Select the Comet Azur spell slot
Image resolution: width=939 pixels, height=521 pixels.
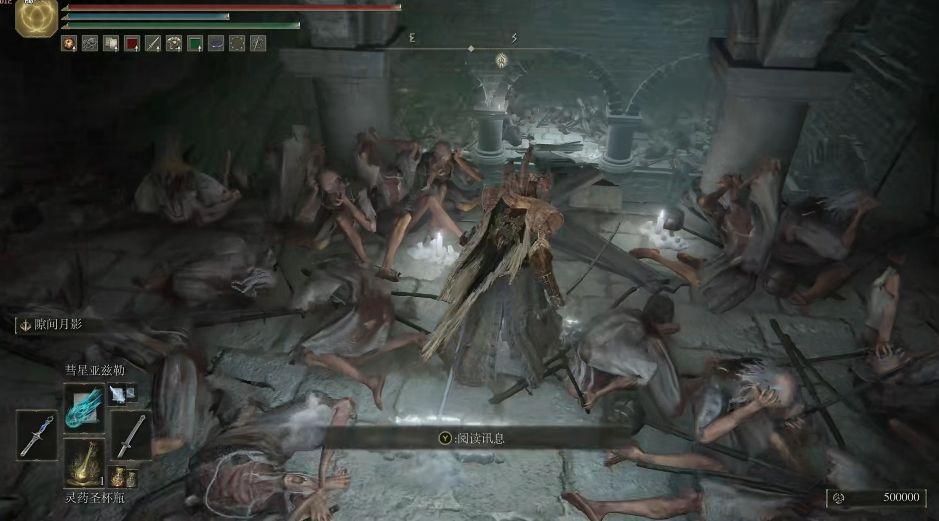[x=84, y=408]
